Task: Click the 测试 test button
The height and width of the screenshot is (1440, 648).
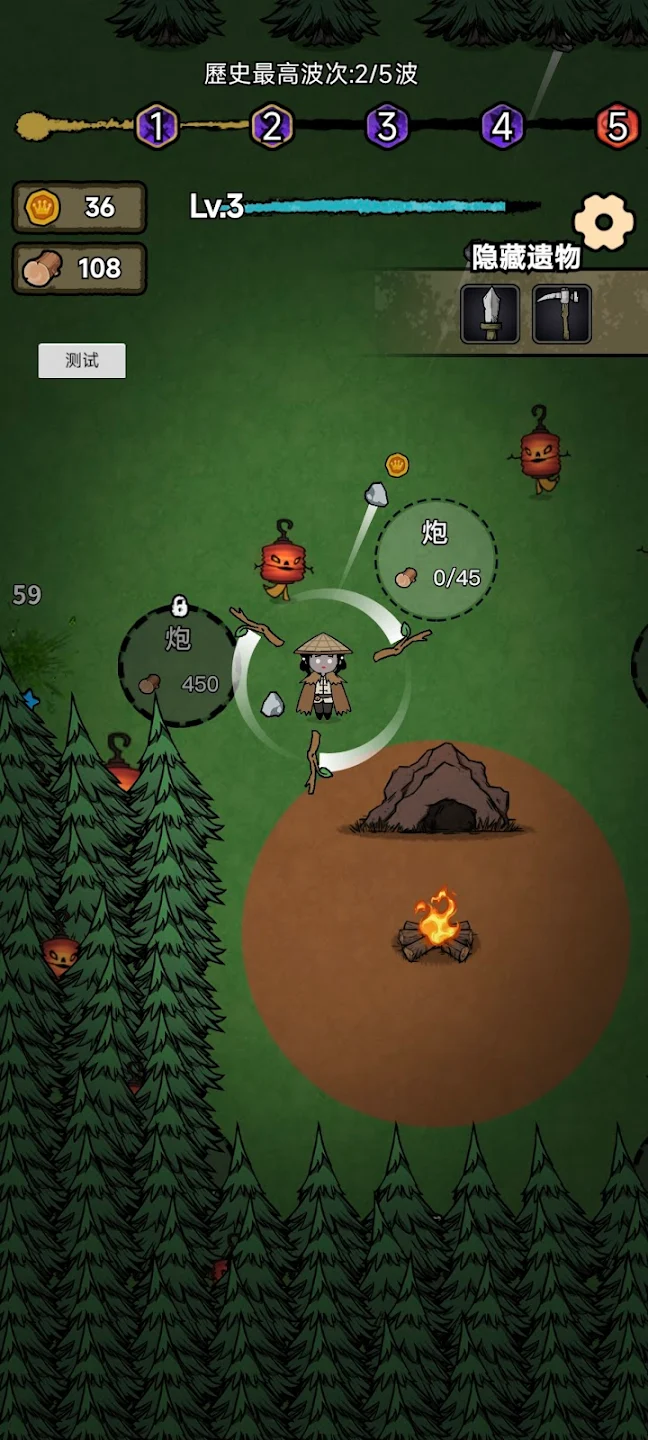Action: 82,361
